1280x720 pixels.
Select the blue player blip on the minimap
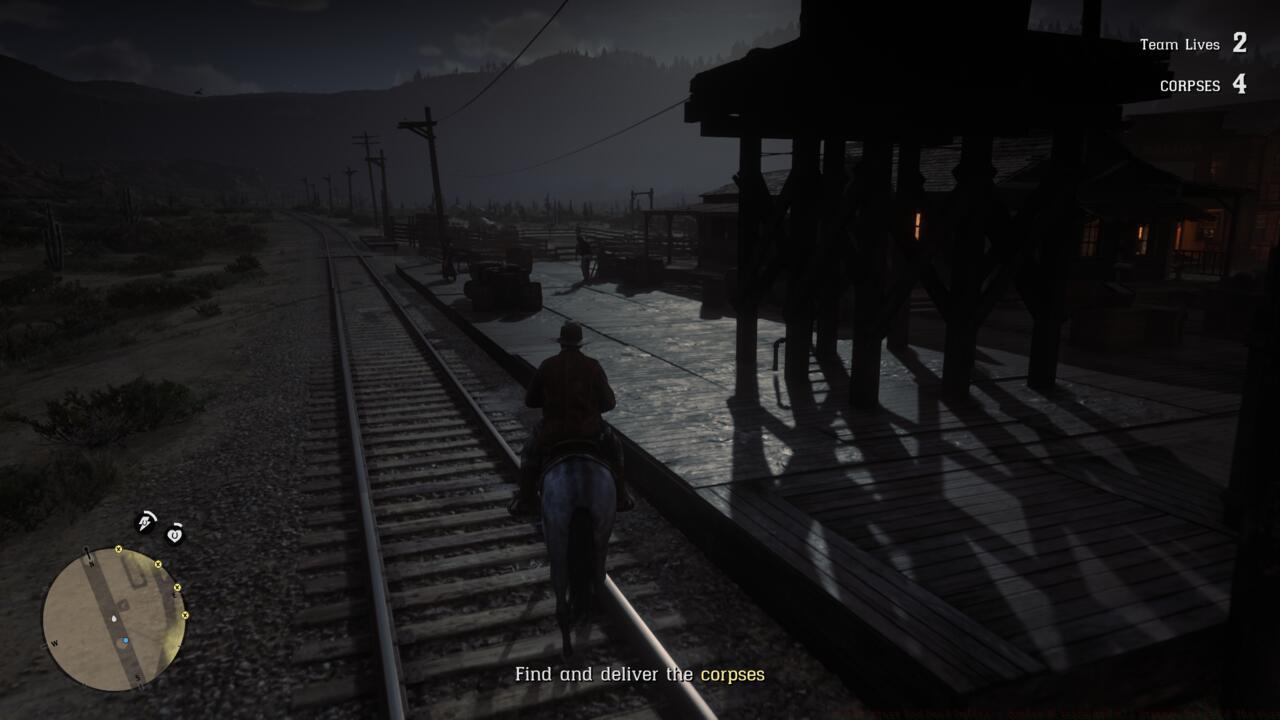[x=125, y=641]
